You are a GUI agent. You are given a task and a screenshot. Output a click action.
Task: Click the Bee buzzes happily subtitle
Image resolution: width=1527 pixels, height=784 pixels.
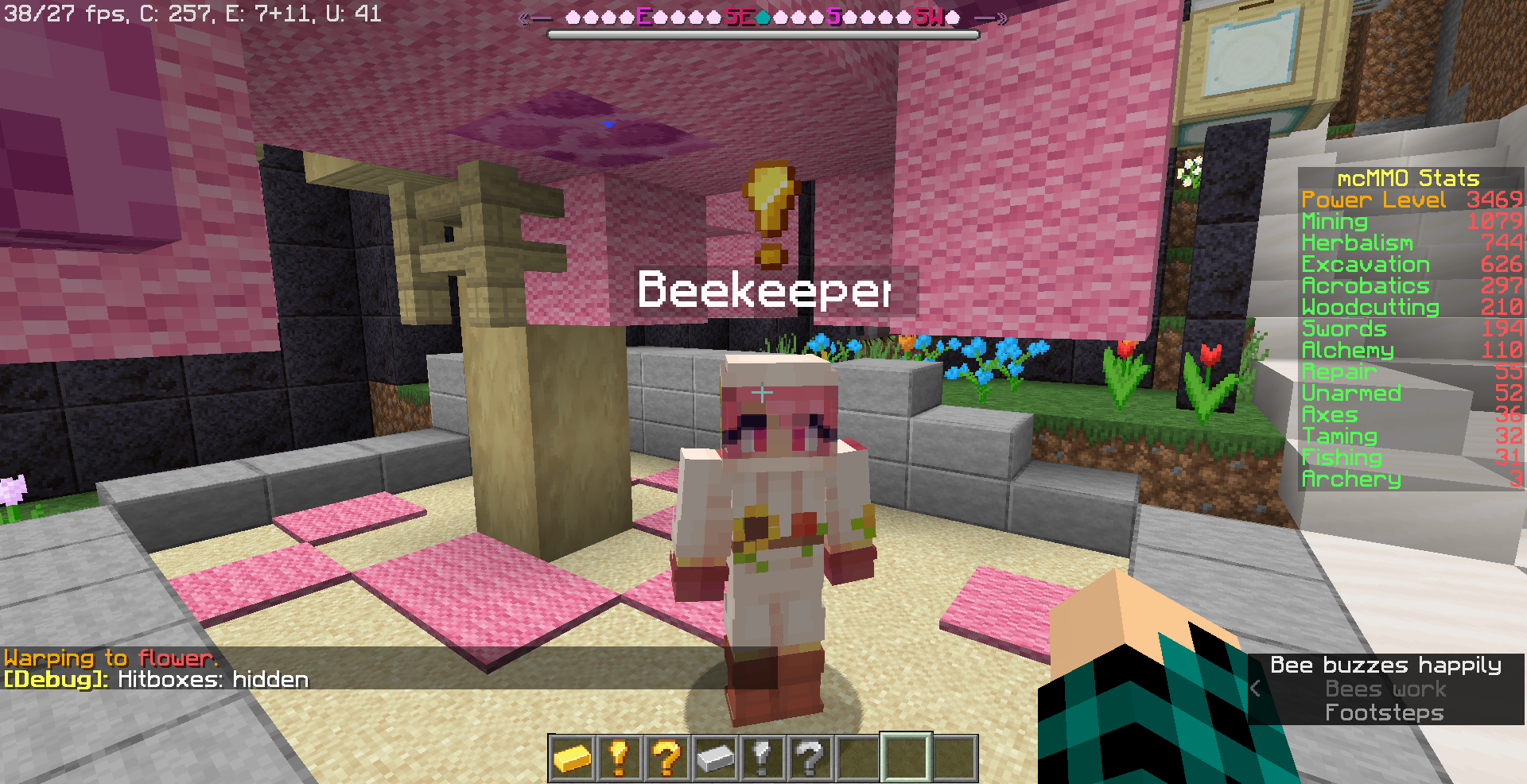[1385, 666]
